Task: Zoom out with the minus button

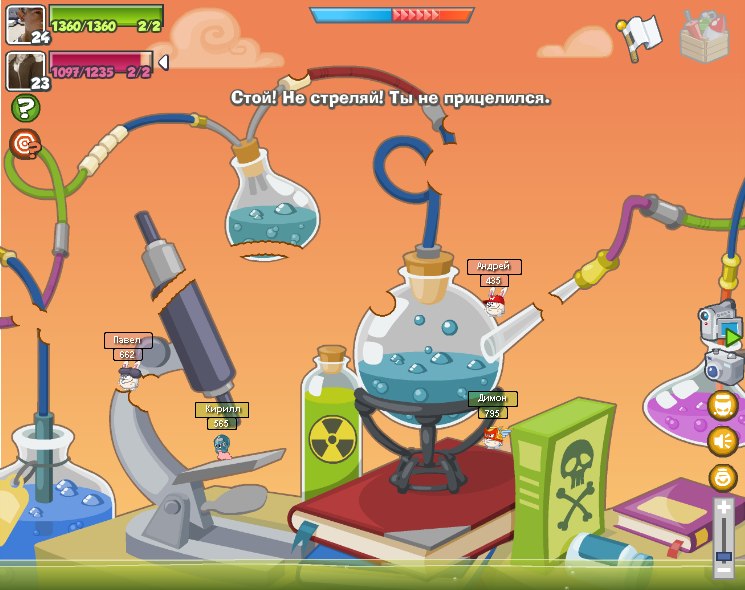Action: click(x=723, y=568)
